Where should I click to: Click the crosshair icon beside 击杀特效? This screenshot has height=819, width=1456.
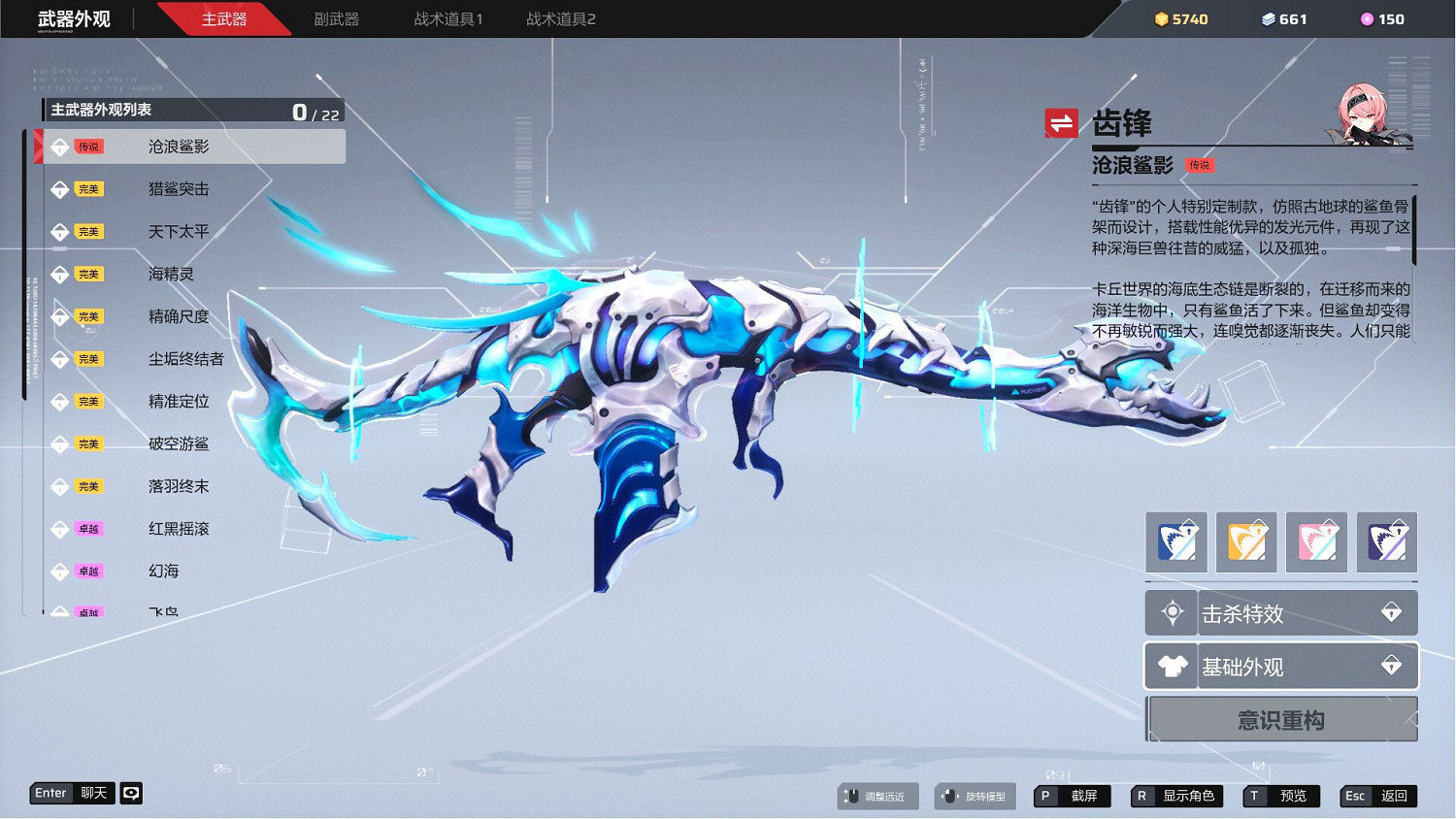[x=1172, y=611]
